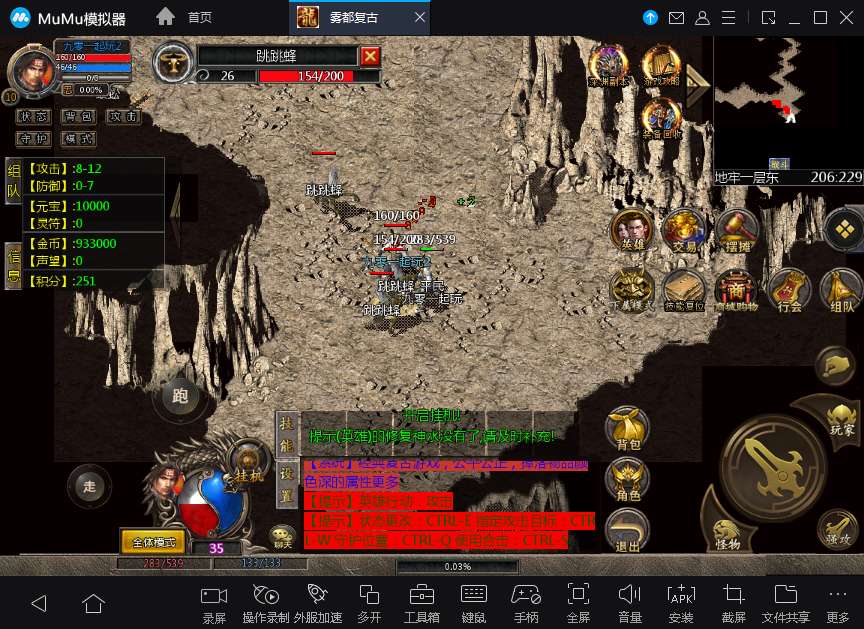Open the 背包 bag round icon
The image size is (864, 629).
click(x=627, y=427)
